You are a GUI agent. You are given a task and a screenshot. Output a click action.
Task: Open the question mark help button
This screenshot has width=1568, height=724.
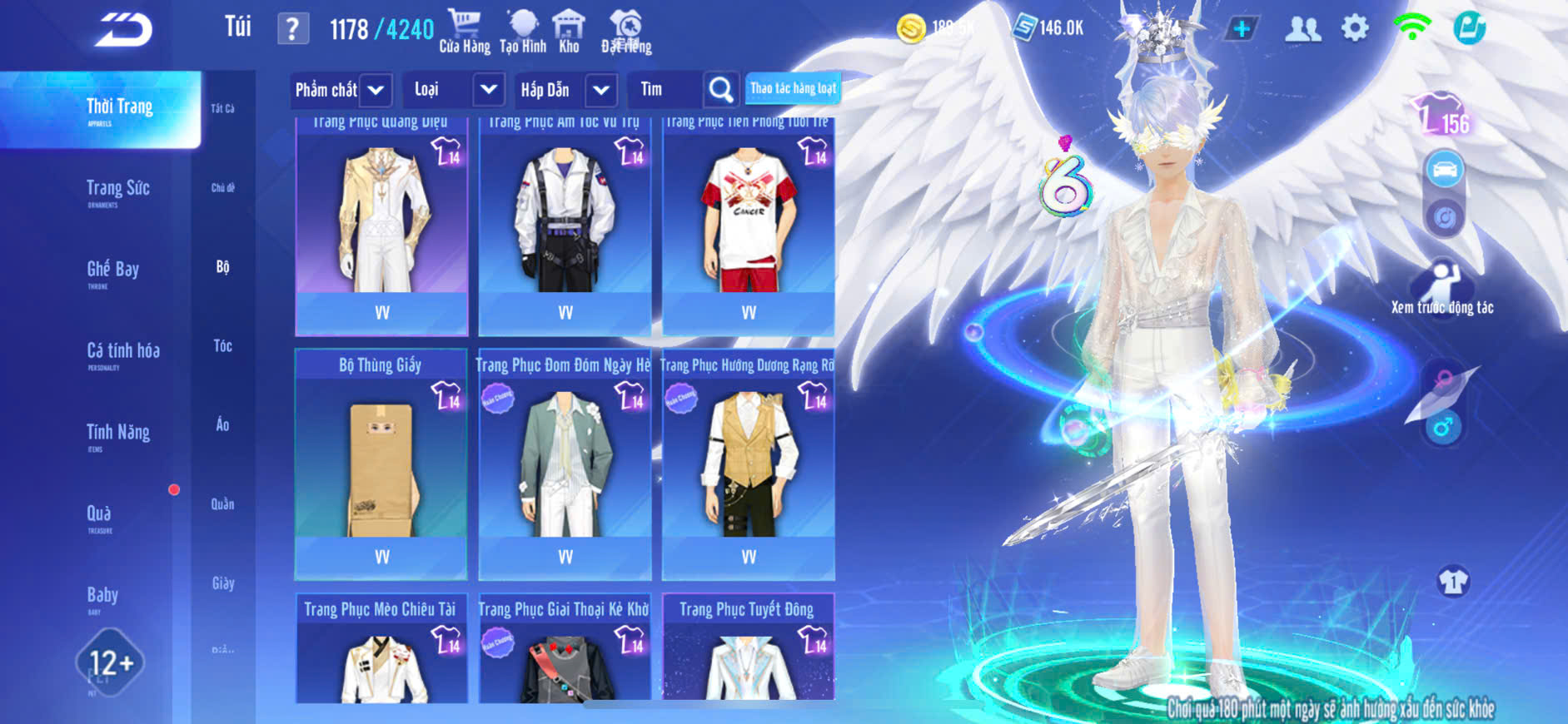click(292, 30)
